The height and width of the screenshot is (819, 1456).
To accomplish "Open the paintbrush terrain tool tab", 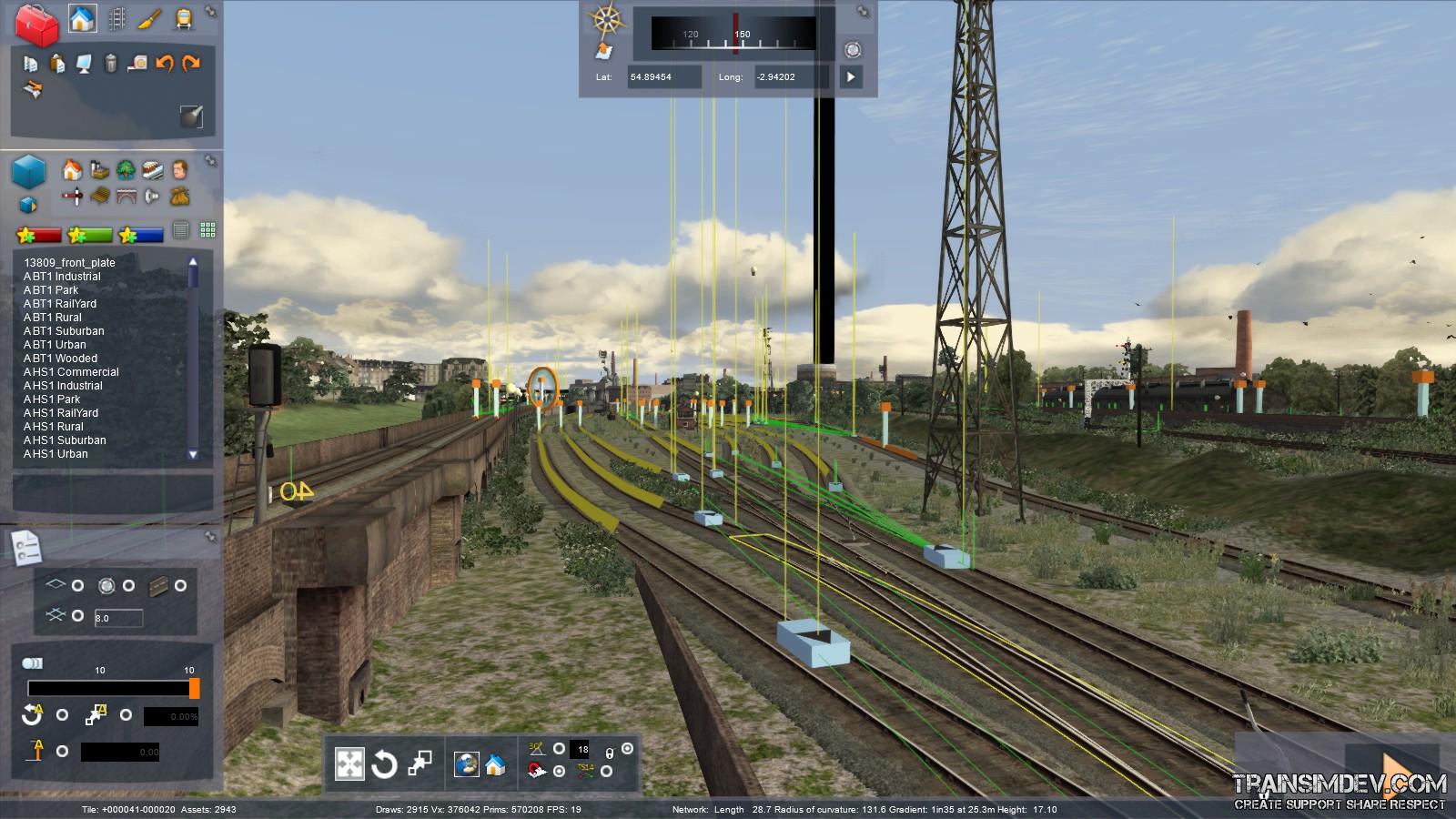I will tap(150, 19).
